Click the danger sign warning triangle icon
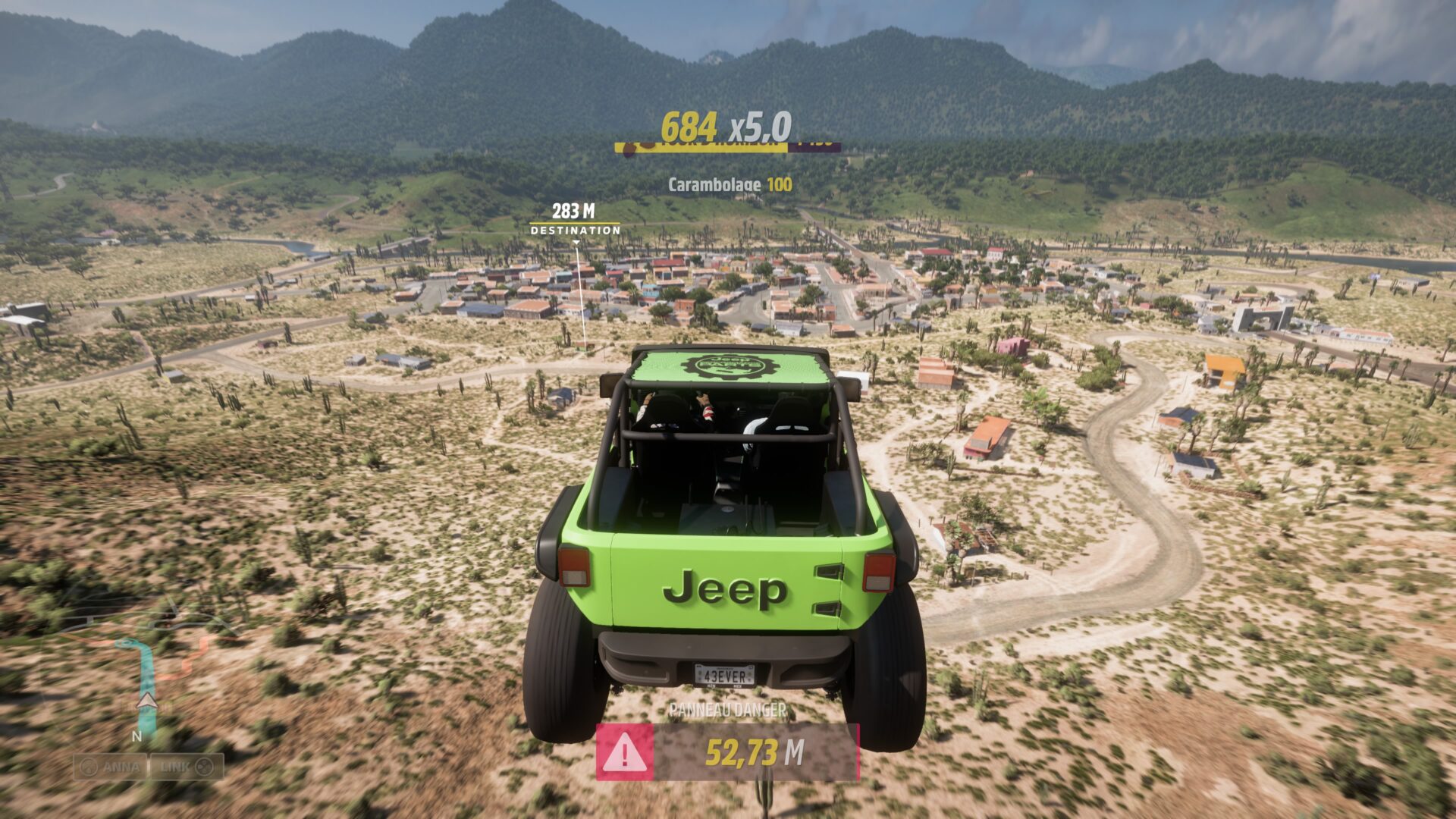The image size is (1456, 819). tap(624, 752)
